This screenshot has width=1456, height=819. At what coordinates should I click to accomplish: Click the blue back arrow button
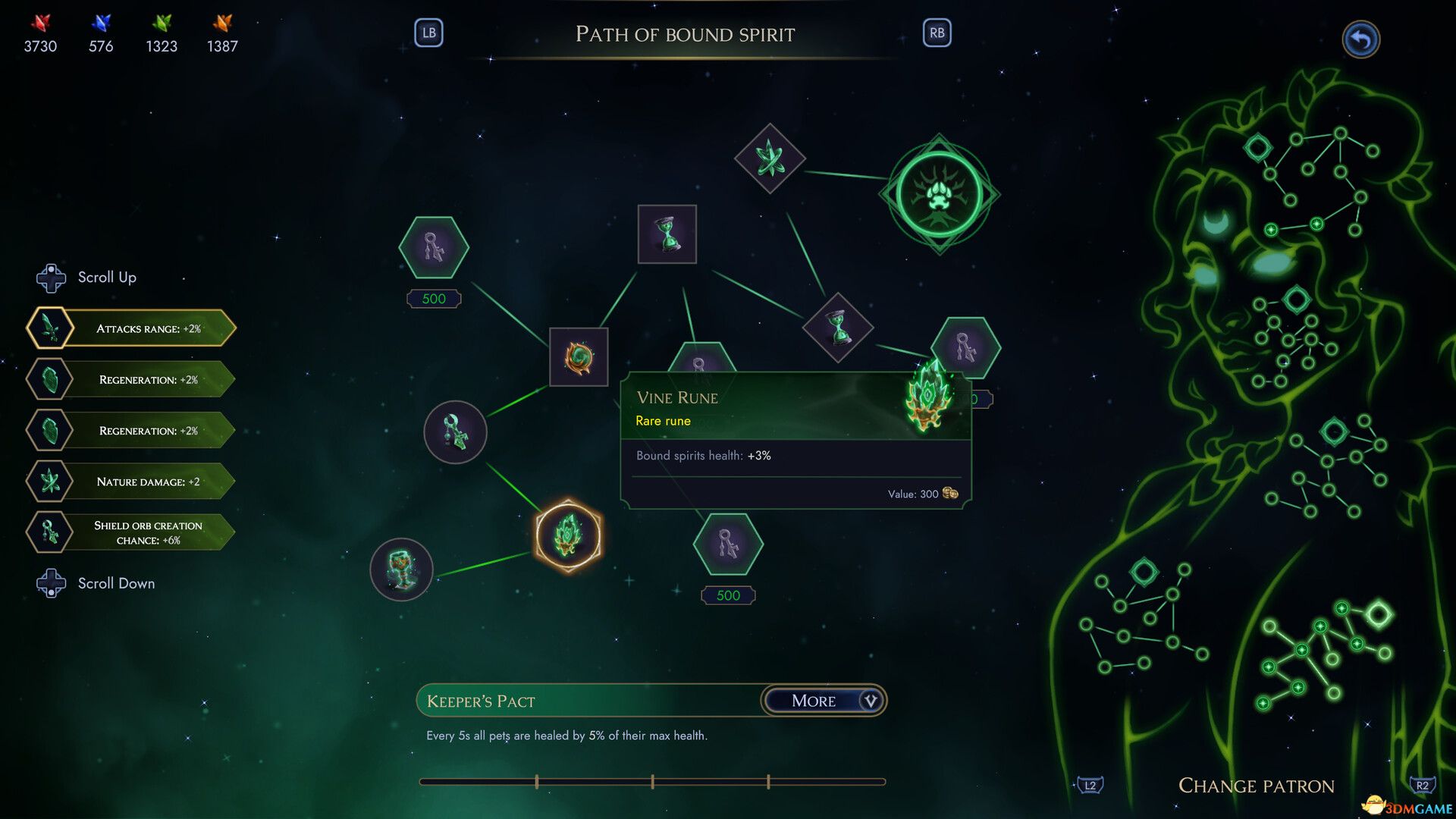[1360, 39]
